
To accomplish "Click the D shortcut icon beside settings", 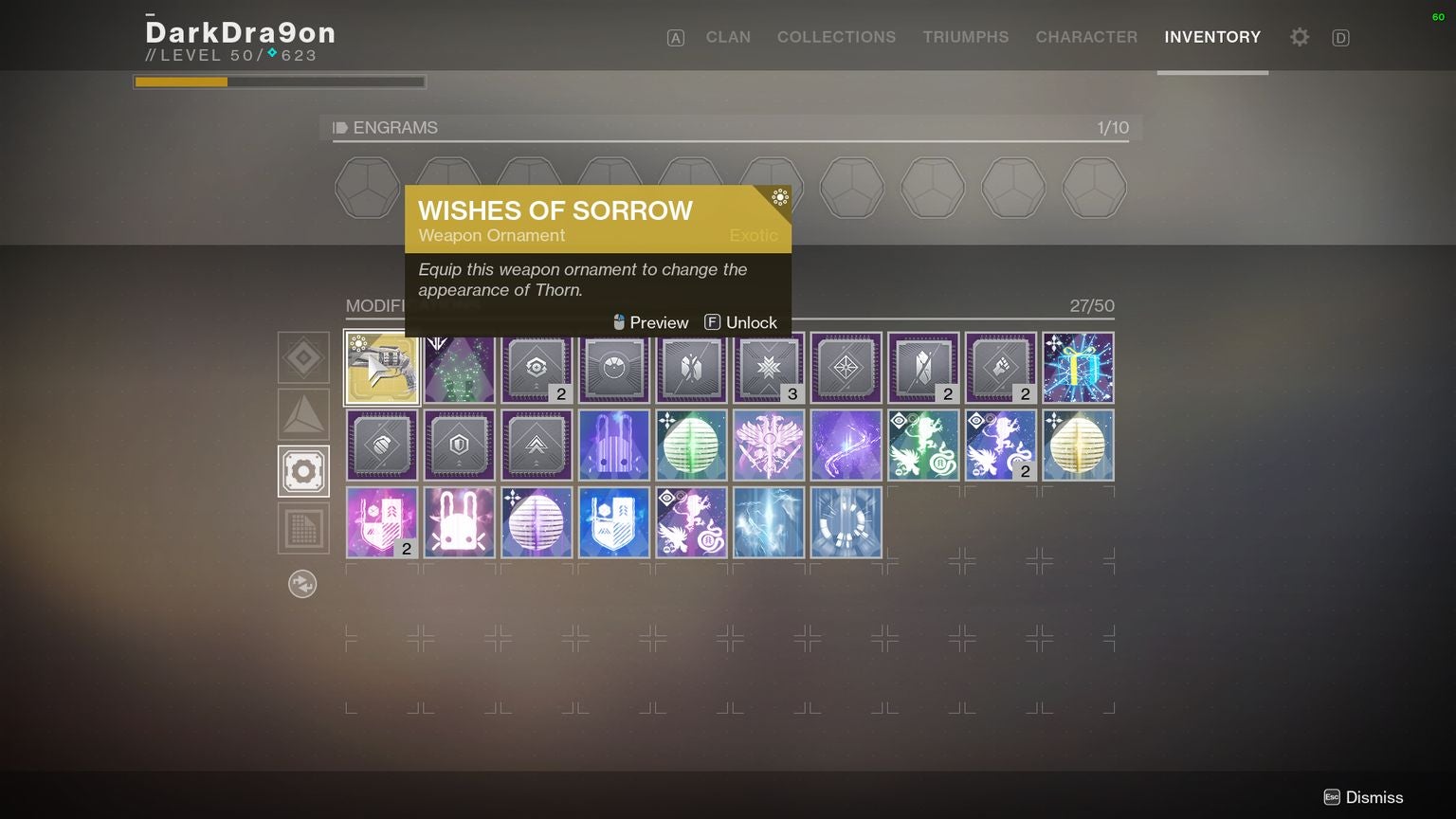I will [1340, 37].
